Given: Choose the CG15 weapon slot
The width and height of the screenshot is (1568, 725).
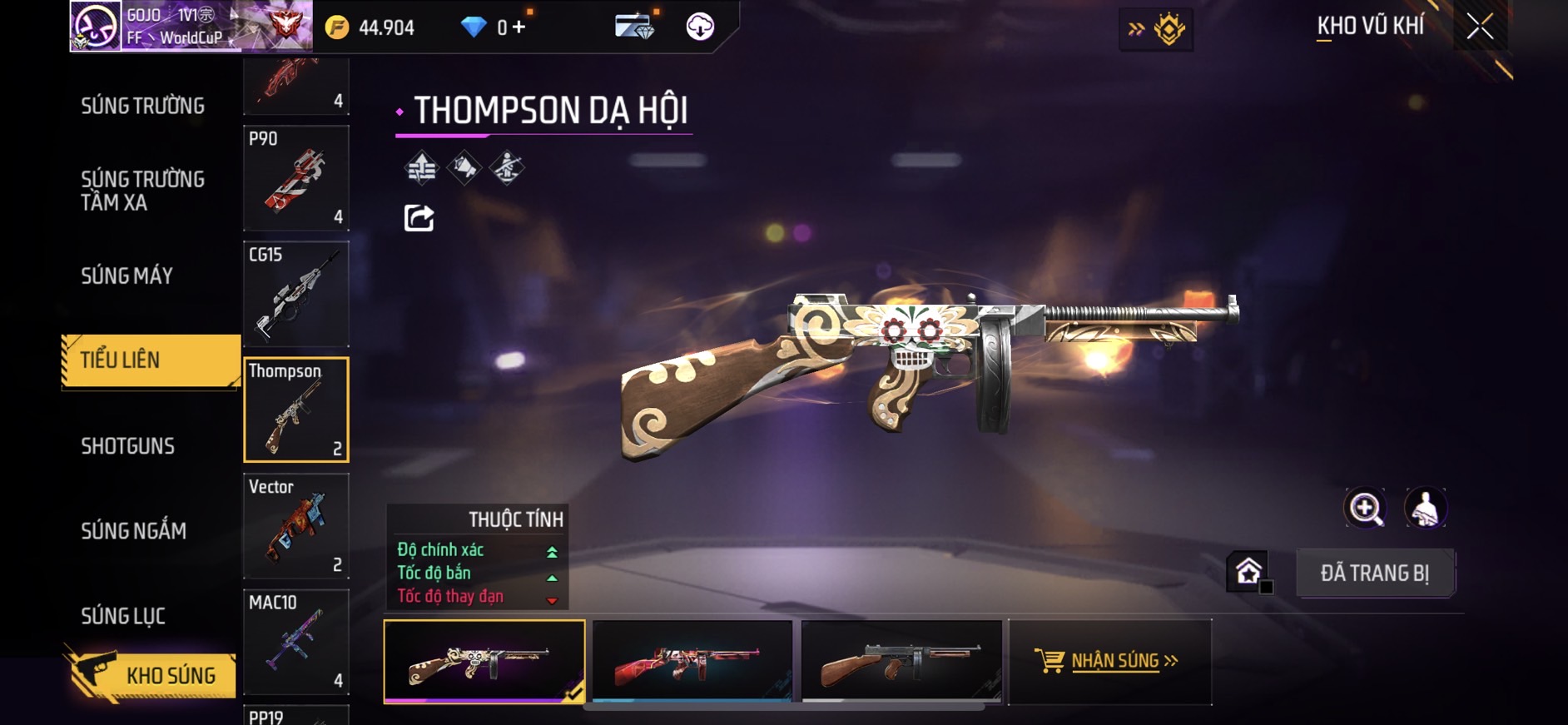Looking at the screenshot, I should [x=296, y=294].
